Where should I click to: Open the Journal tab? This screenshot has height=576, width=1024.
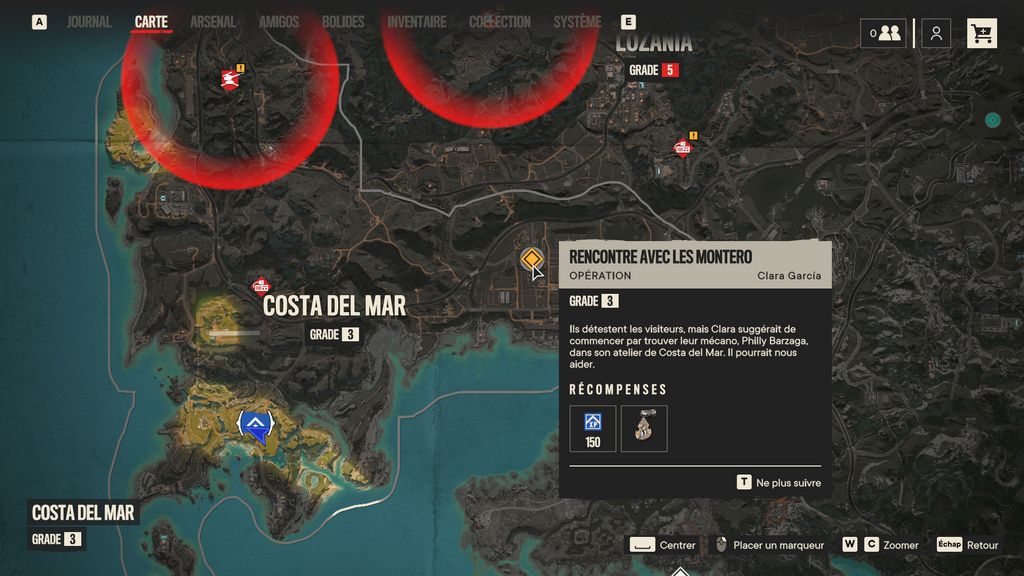(88, 22)
